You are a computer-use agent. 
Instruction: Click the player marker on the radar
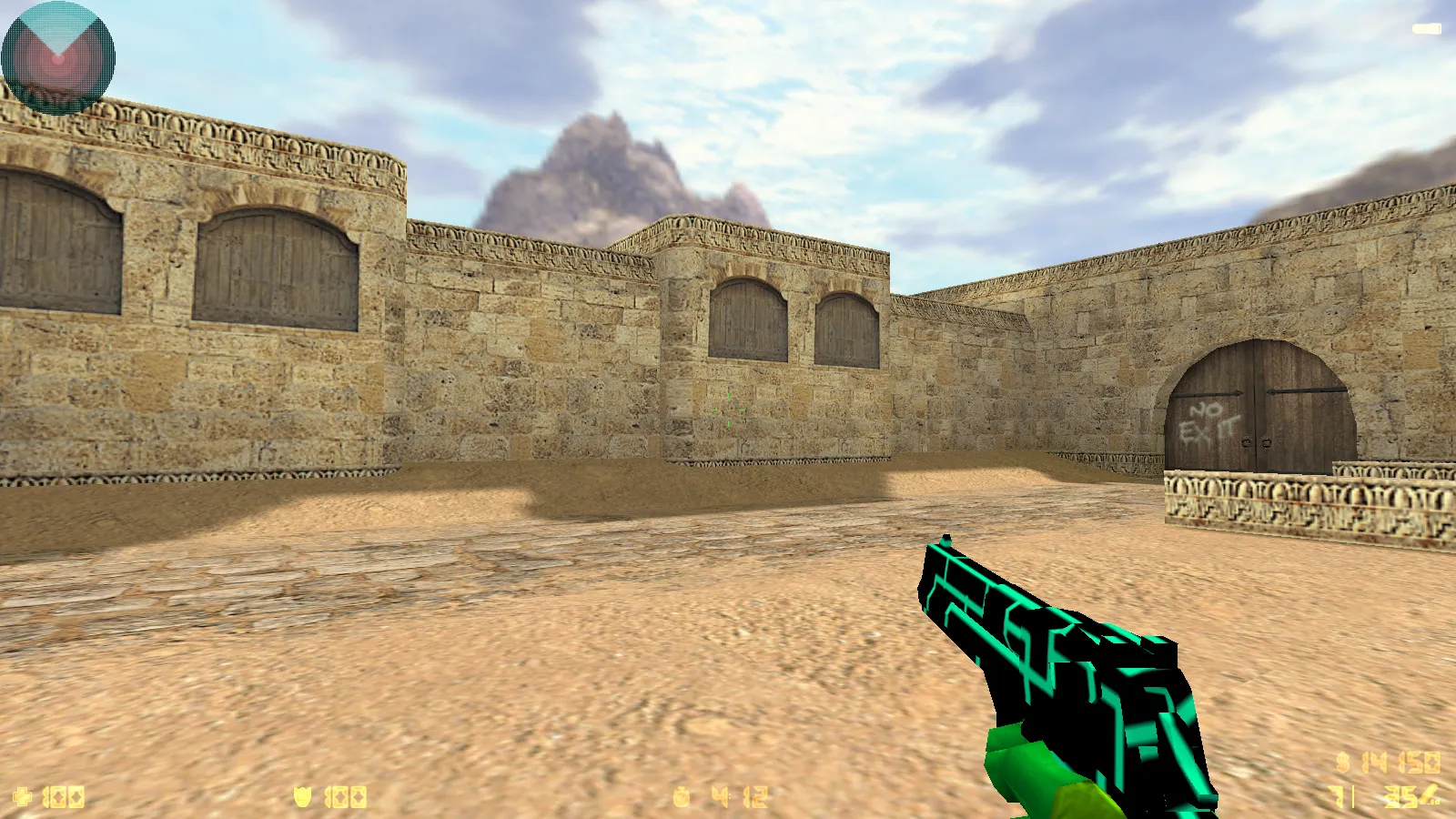point(59,56)
